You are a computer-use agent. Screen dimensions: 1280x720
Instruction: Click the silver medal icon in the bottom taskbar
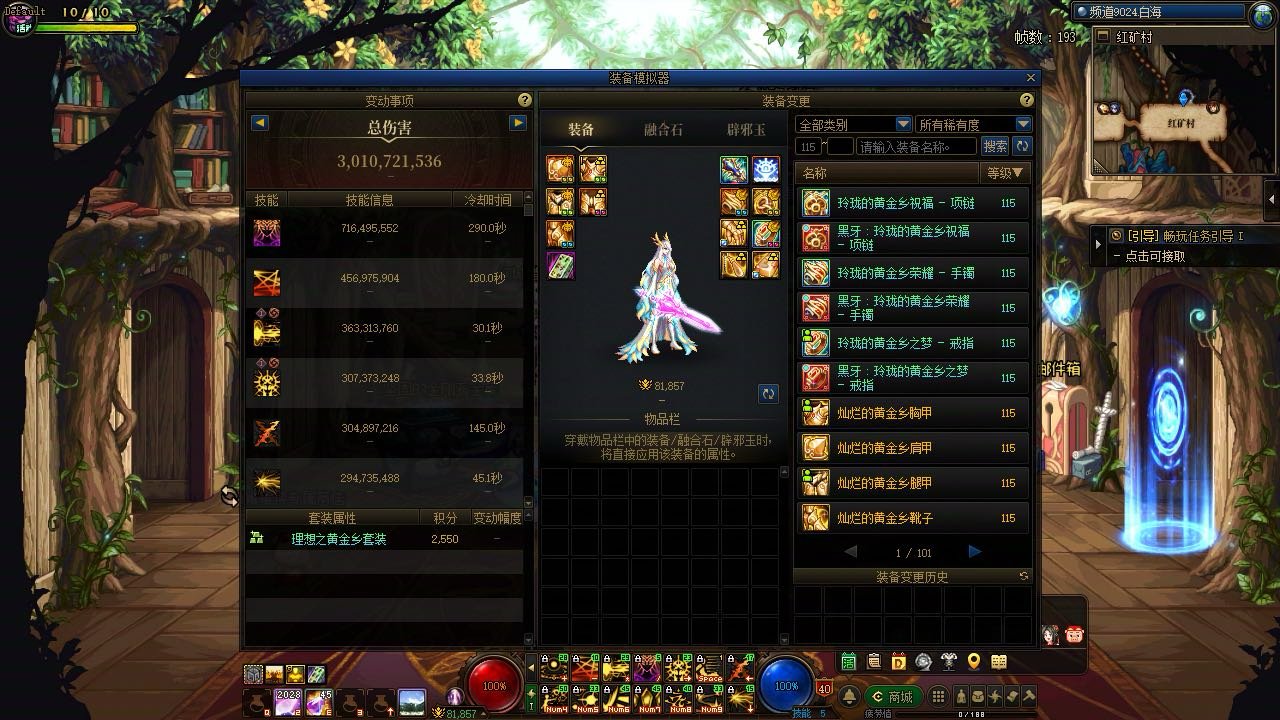923,662
